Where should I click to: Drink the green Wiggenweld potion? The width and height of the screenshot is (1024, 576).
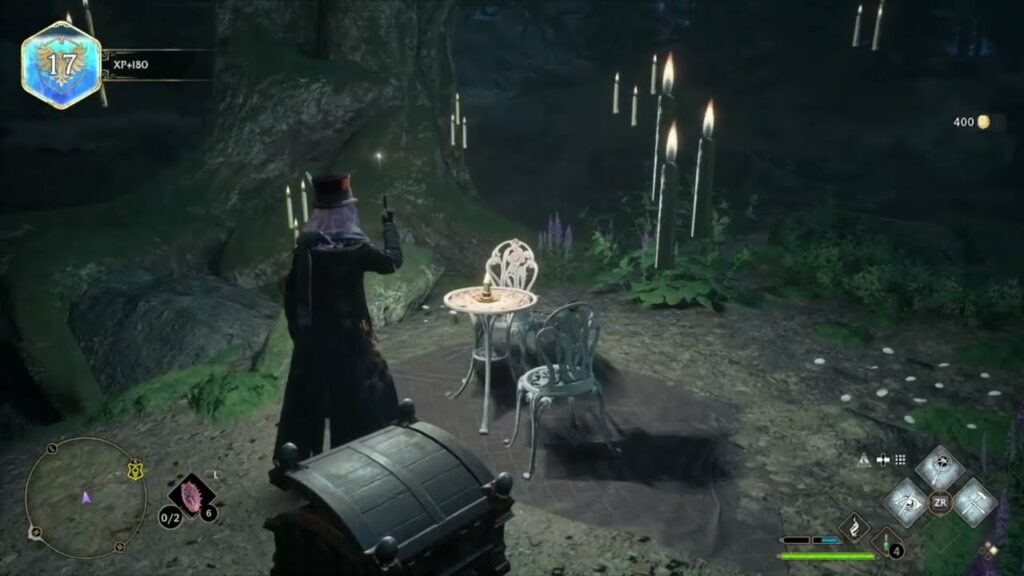885,543
